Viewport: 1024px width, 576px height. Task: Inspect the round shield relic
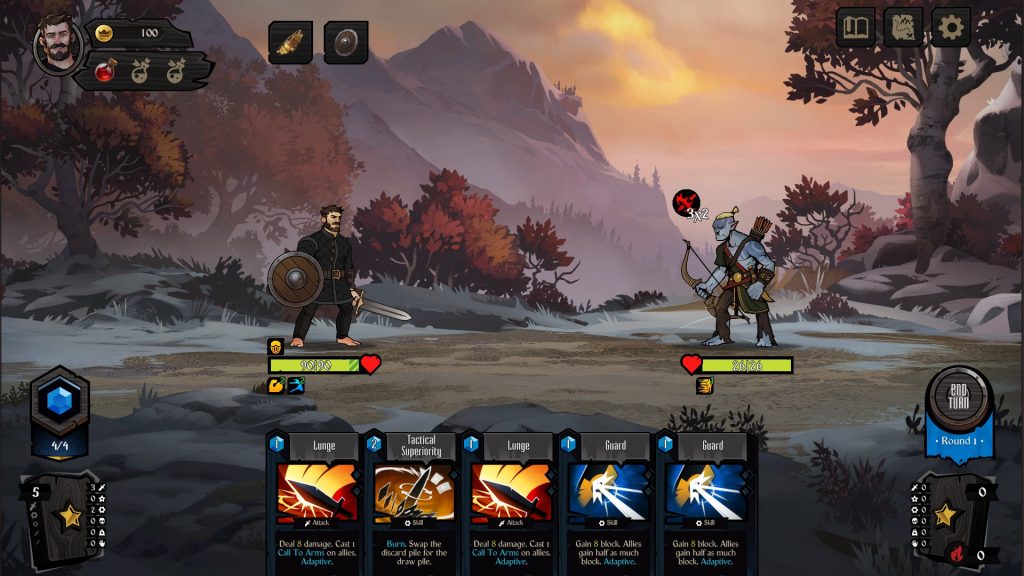346,42
